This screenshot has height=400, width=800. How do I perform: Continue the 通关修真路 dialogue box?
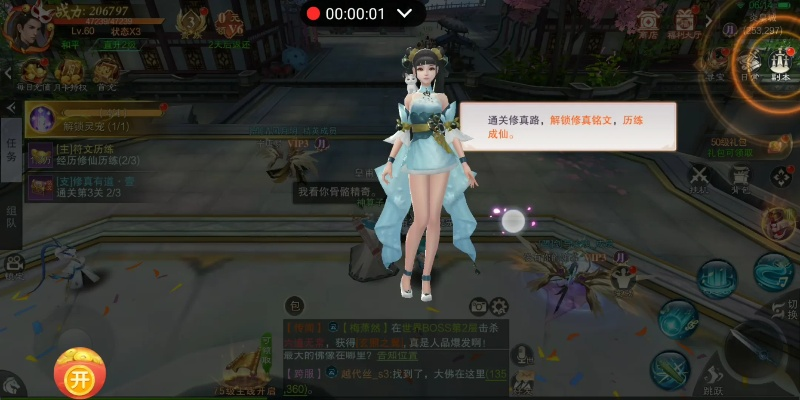click(567, 126)
